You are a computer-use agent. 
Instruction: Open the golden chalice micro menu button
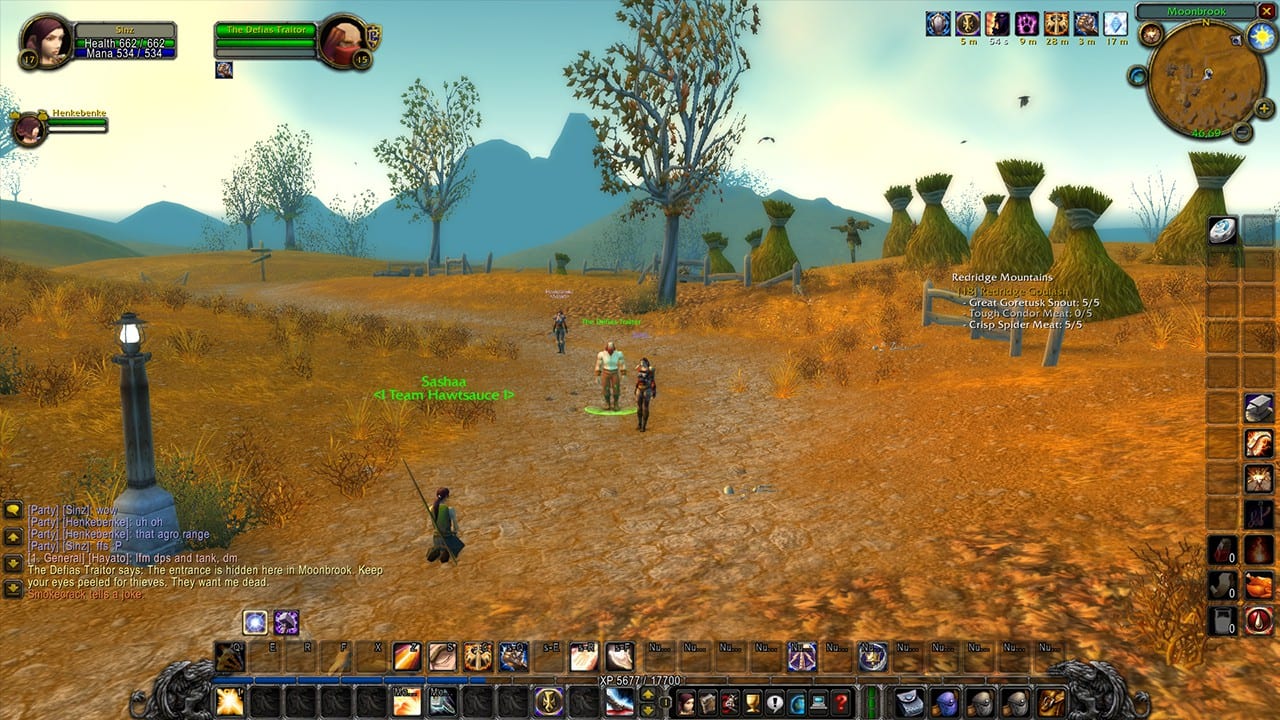point(752,702)
